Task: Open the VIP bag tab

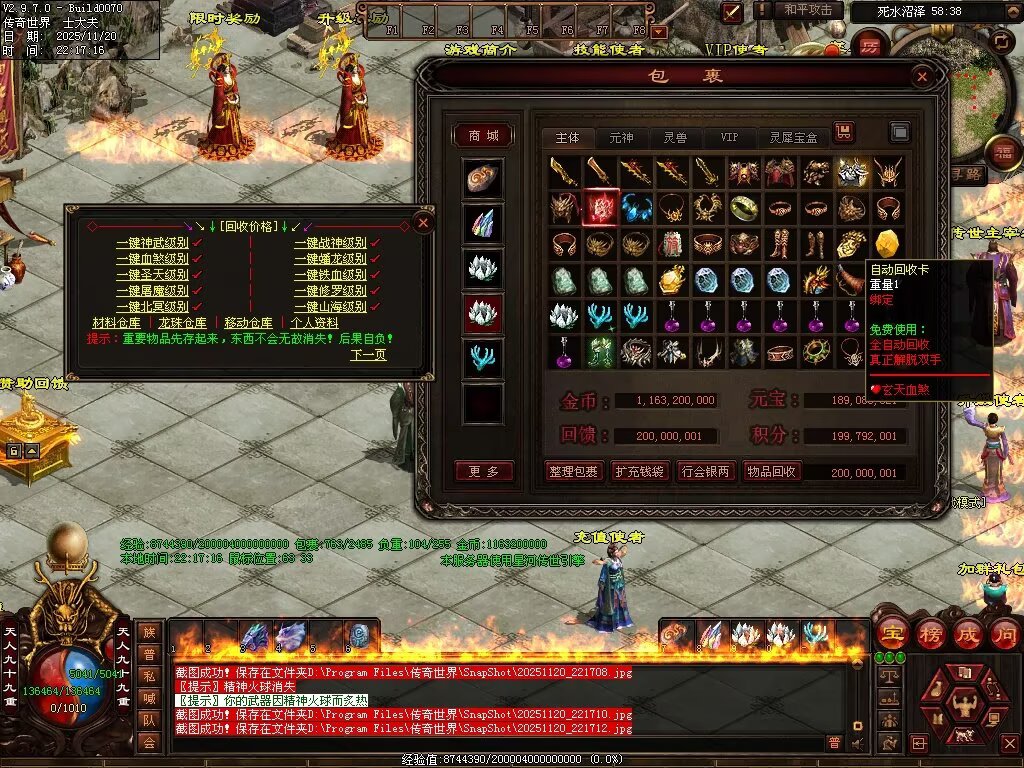Action: (729, 137)
